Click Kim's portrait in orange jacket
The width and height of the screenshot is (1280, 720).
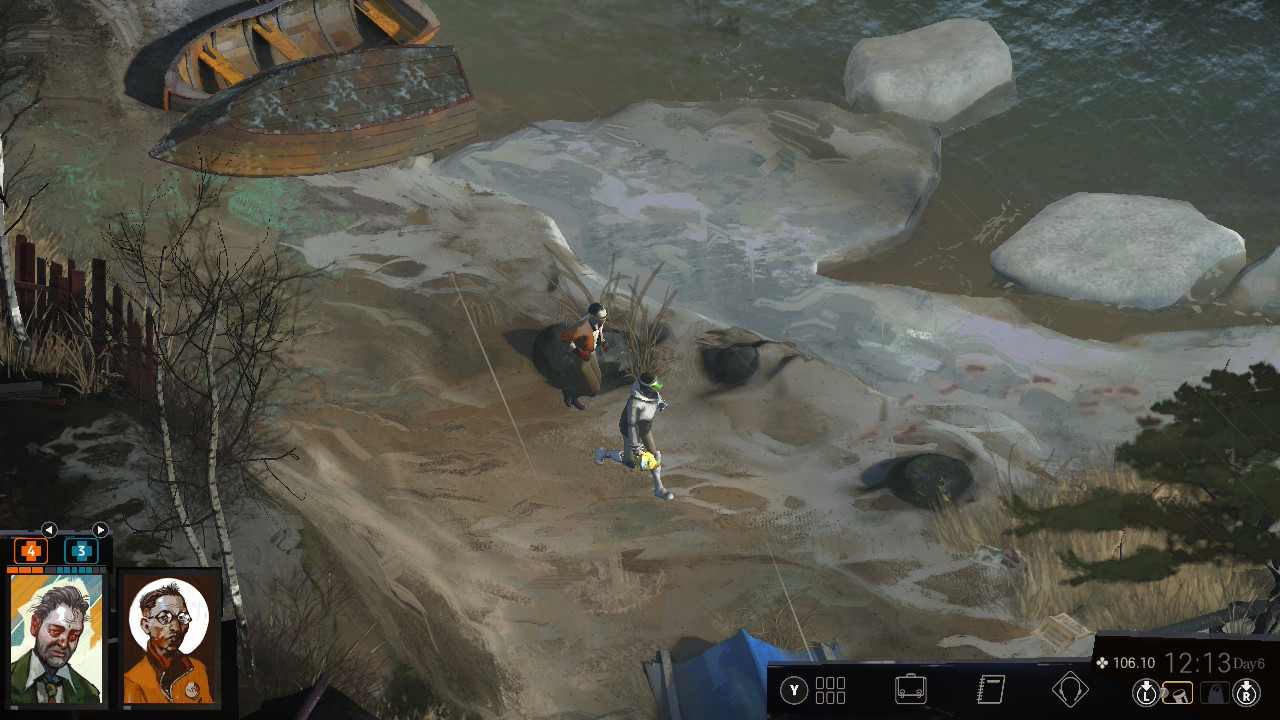click(169, 636)
